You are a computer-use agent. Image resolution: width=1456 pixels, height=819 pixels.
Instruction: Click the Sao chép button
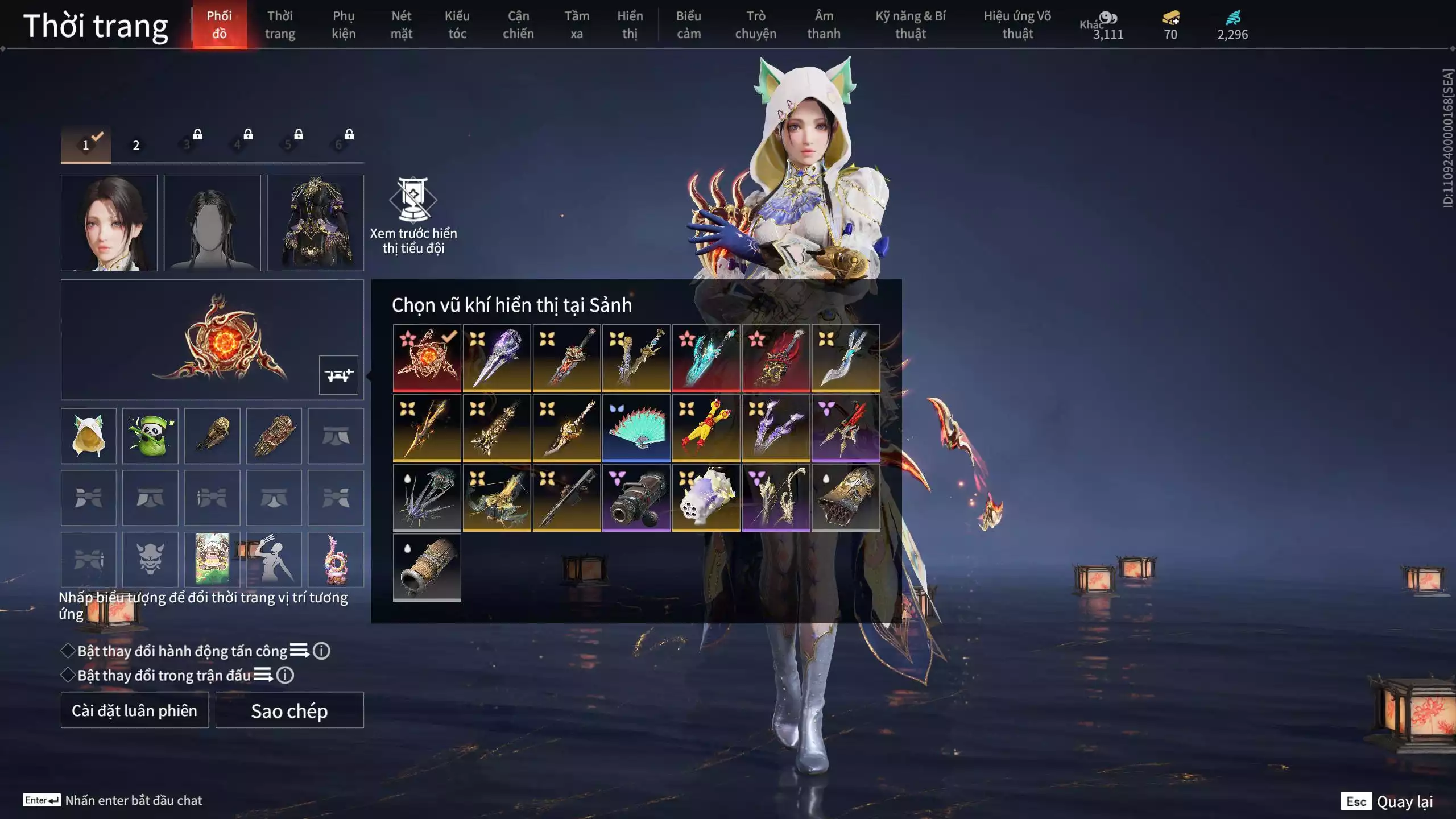point(289,710)
